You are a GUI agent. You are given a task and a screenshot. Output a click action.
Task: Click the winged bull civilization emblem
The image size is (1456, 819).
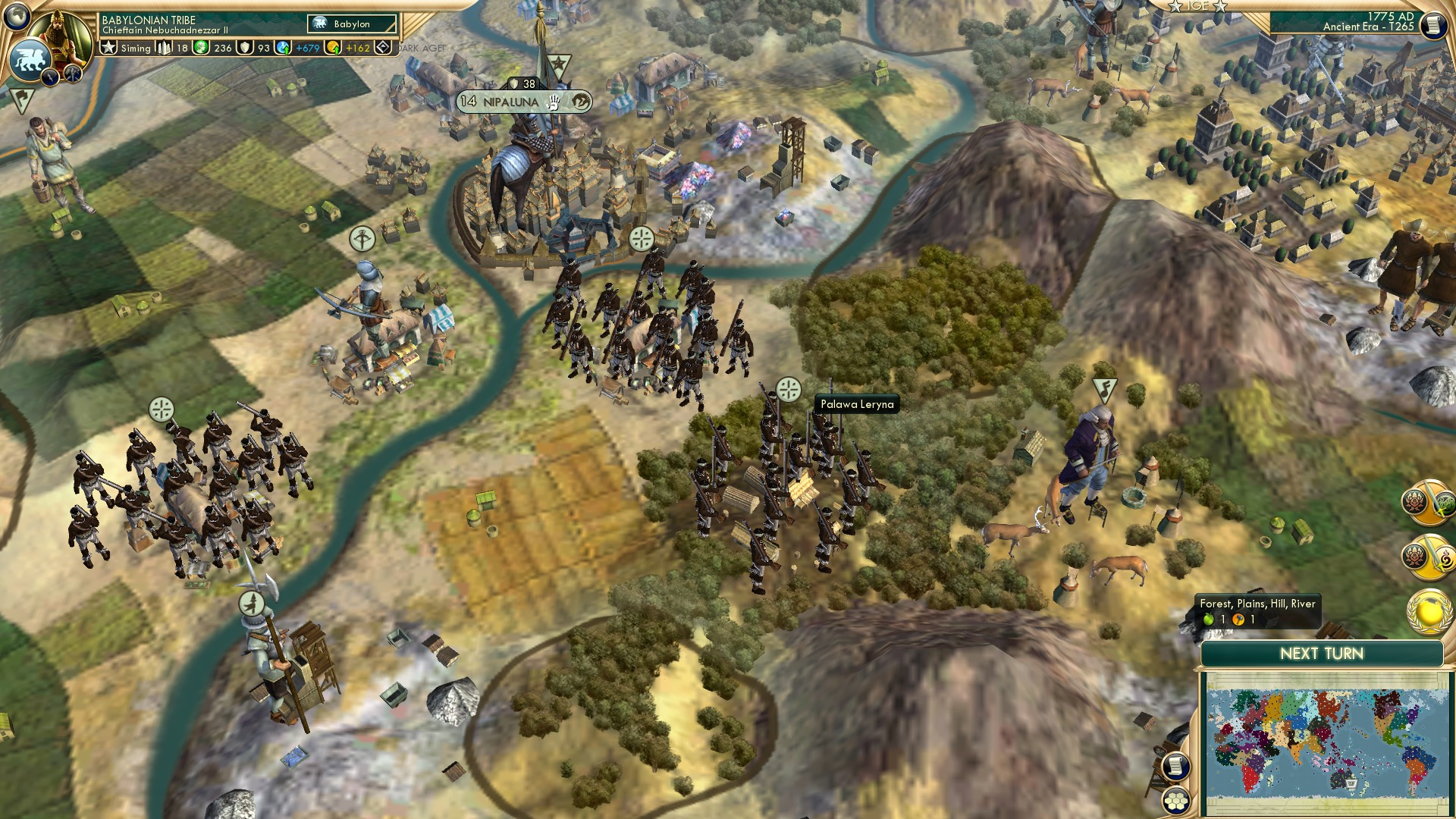tap(30, 59)
